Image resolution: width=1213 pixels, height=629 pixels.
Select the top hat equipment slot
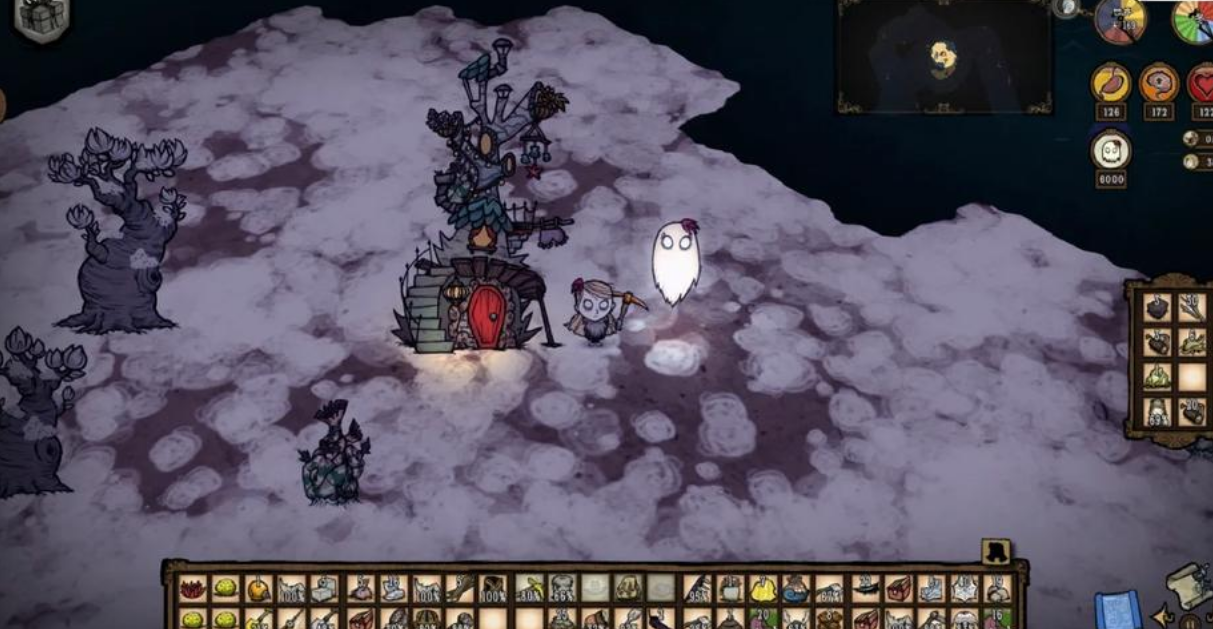(996, 550)
